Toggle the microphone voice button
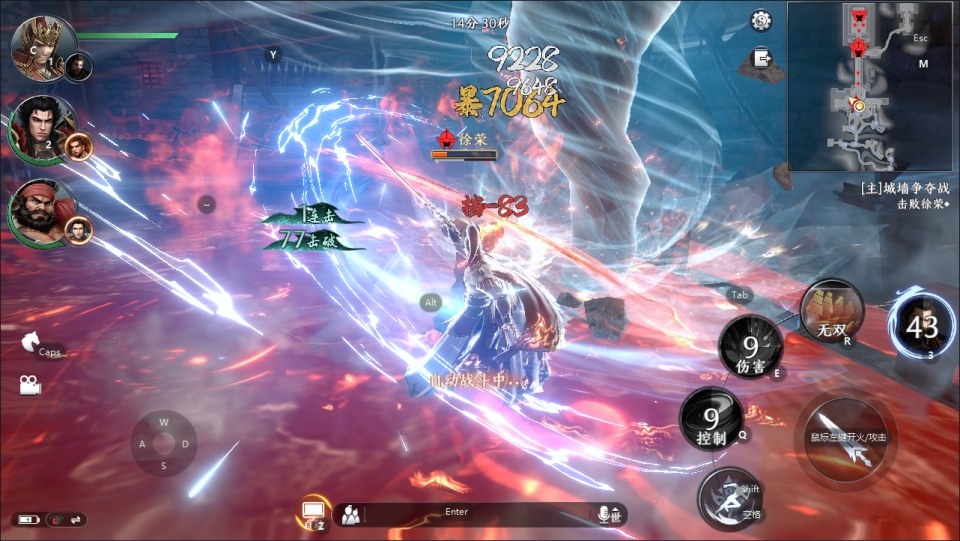This screenshot has height=541, width=960. pyautogui.click(x=608, y=514)
